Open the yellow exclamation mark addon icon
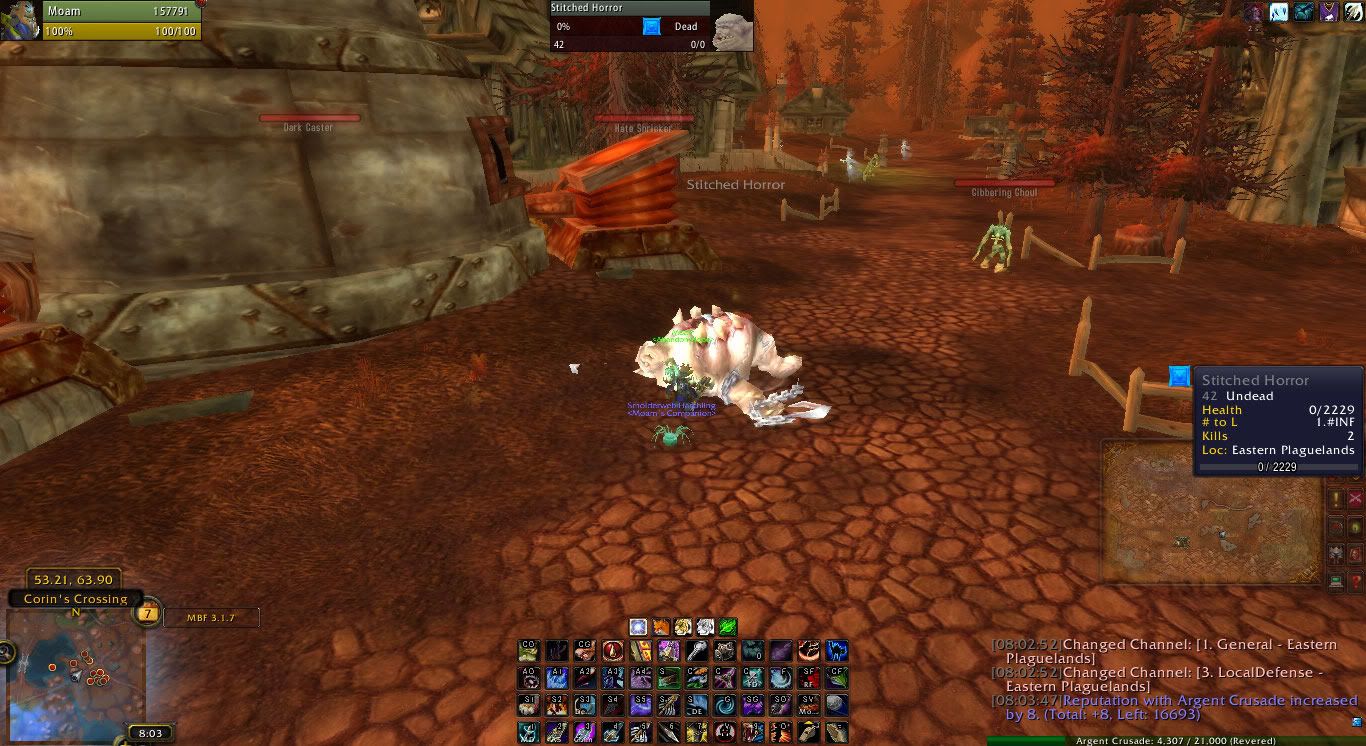 pyautogui.click(x=1334, y=498)
